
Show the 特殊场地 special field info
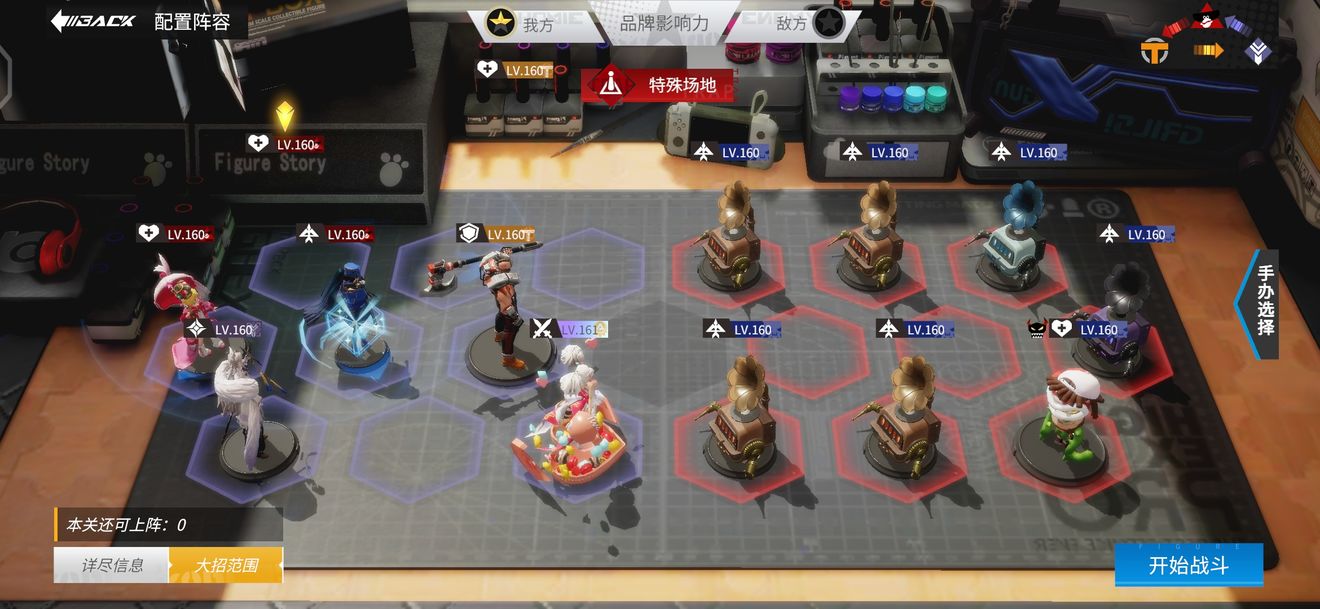click(x=657, y=85)
